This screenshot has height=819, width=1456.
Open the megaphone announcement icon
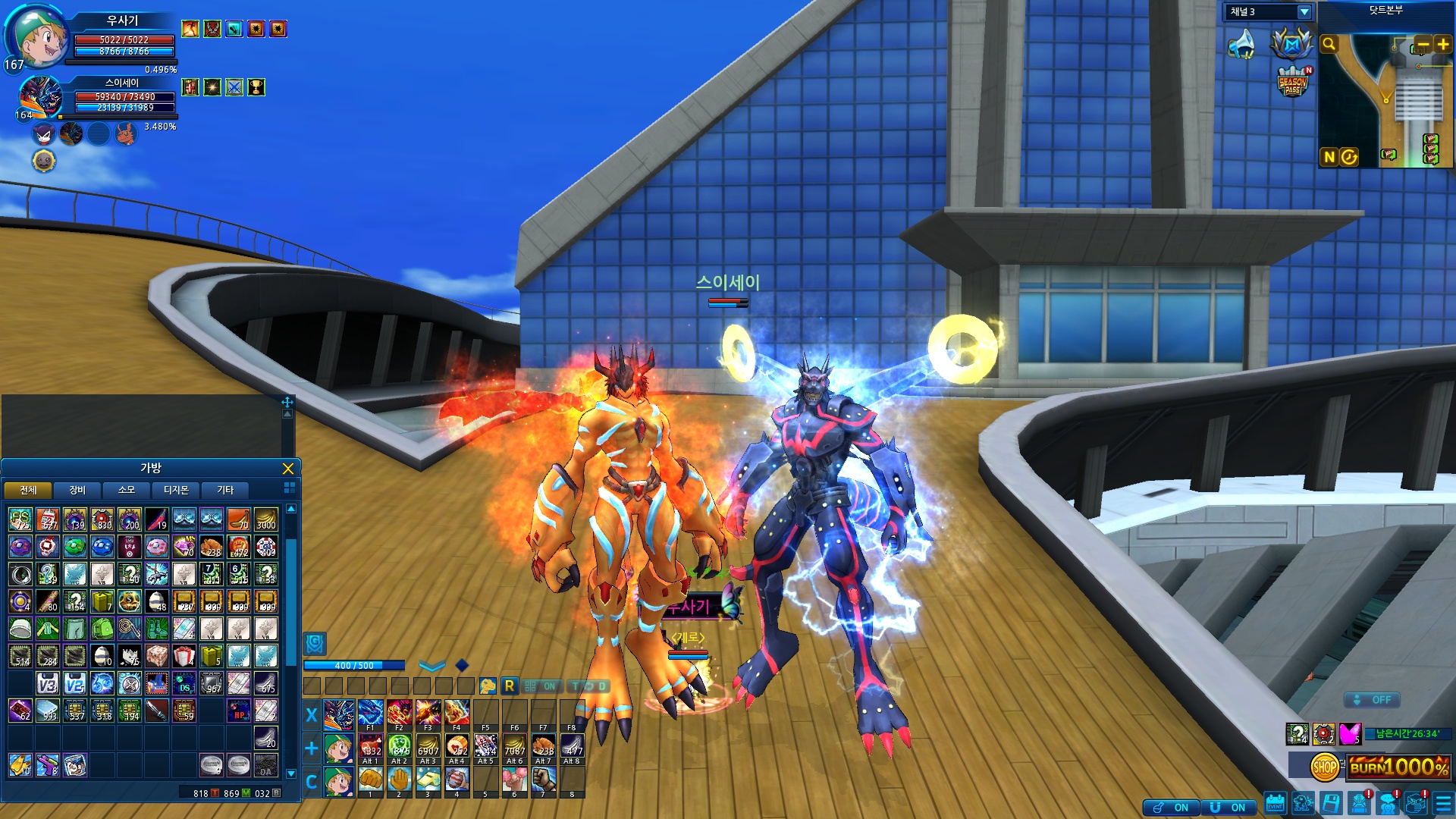[1242, 44]
